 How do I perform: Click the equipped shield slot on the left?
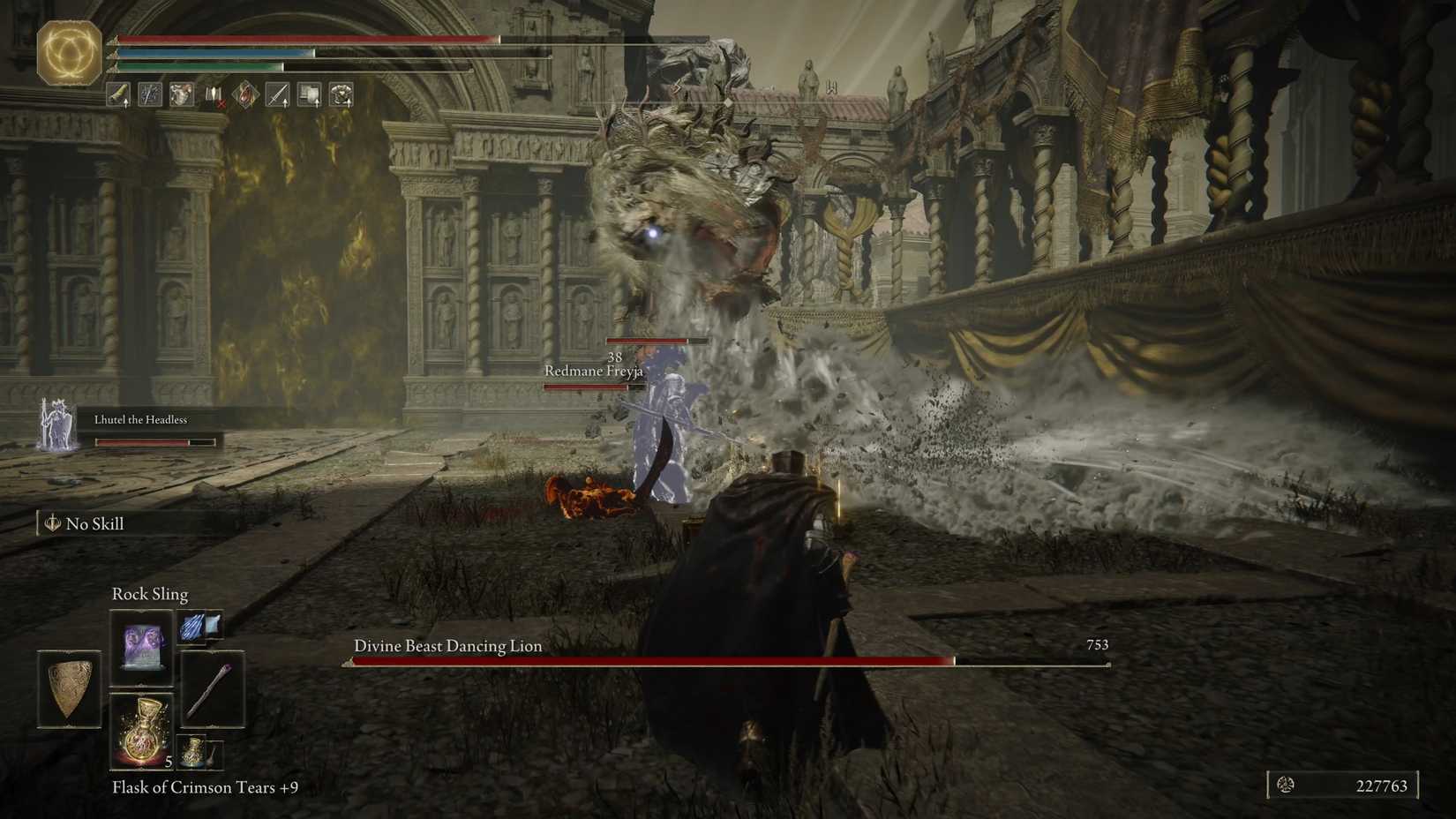coord(69,688)
